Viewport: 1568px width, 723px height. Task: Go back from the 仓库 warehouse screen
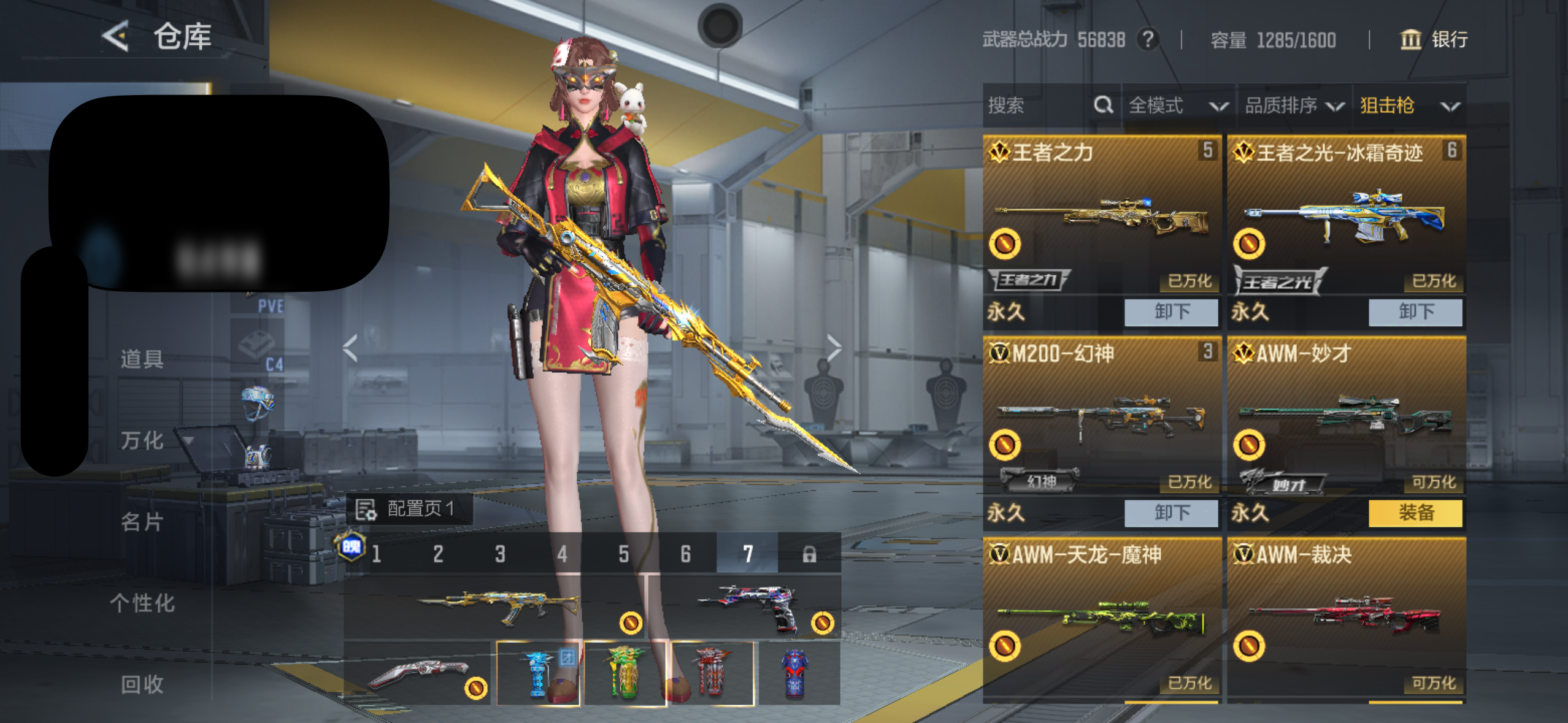coord(117,36)
